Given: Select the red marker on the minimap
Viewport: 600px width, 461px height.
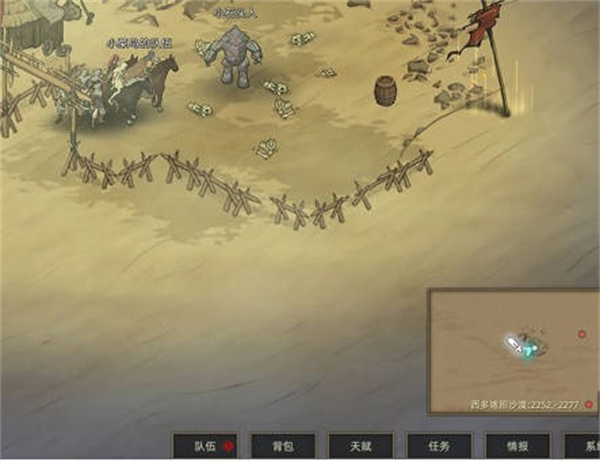Looking at the screenshot, I should [x=582, y=333].
